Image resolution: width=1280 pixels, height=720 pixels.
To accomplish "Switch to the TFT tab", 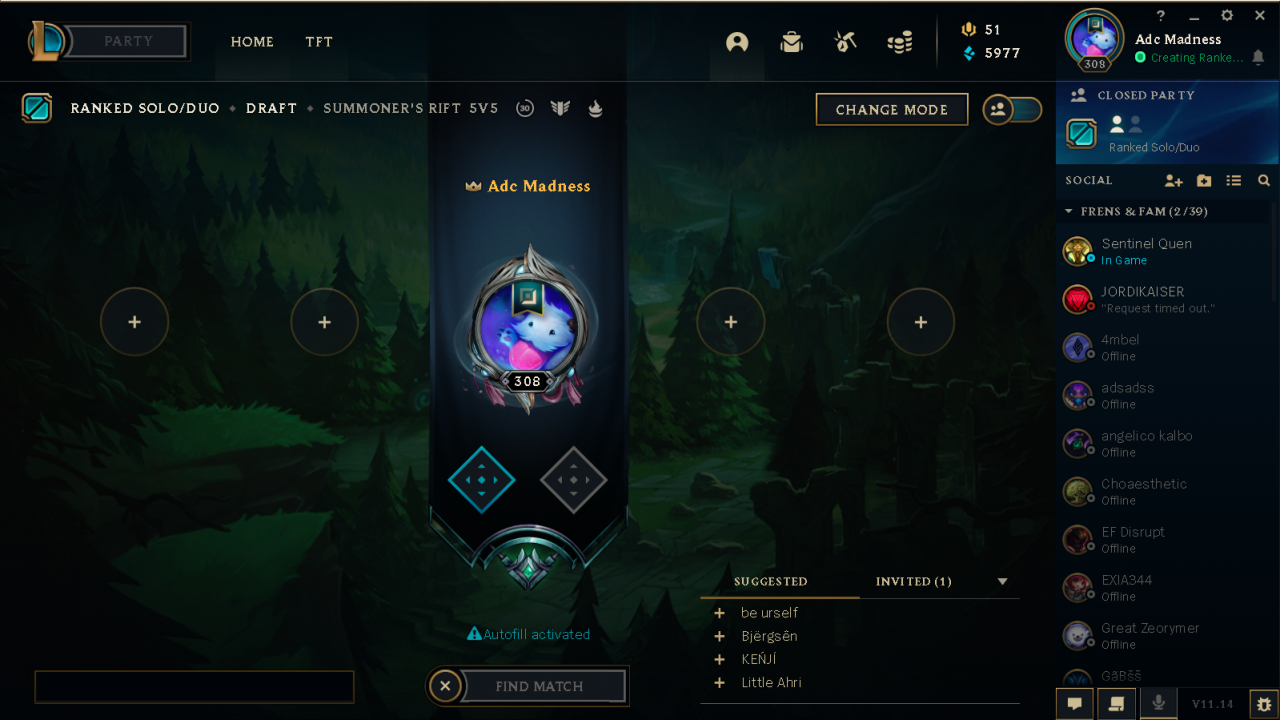I will pos(319,42).
